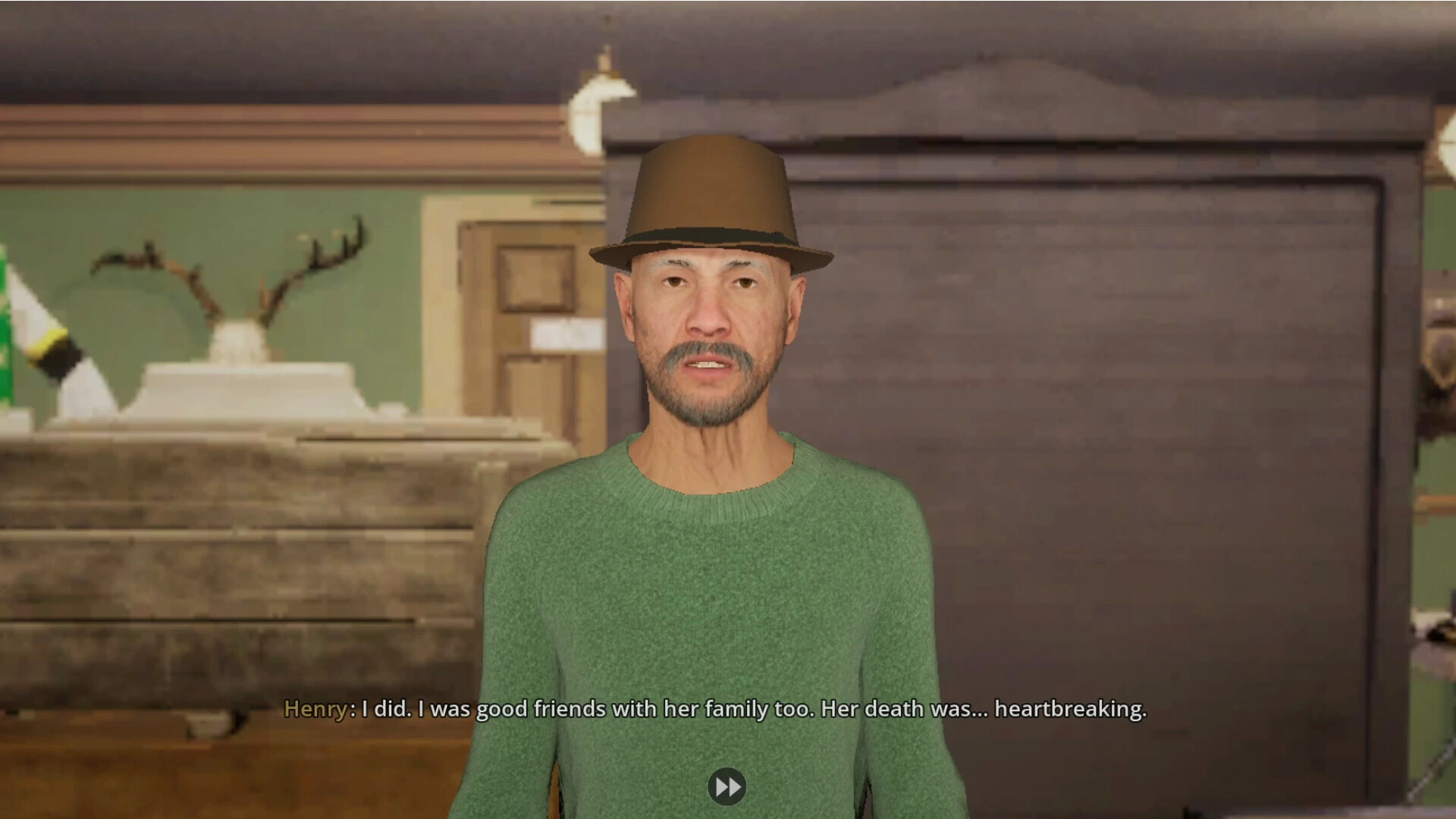This screenshot has width=1456, height=819.
Task: Select the dark wardrobe behind Henry
Action: click(1100, 379)
